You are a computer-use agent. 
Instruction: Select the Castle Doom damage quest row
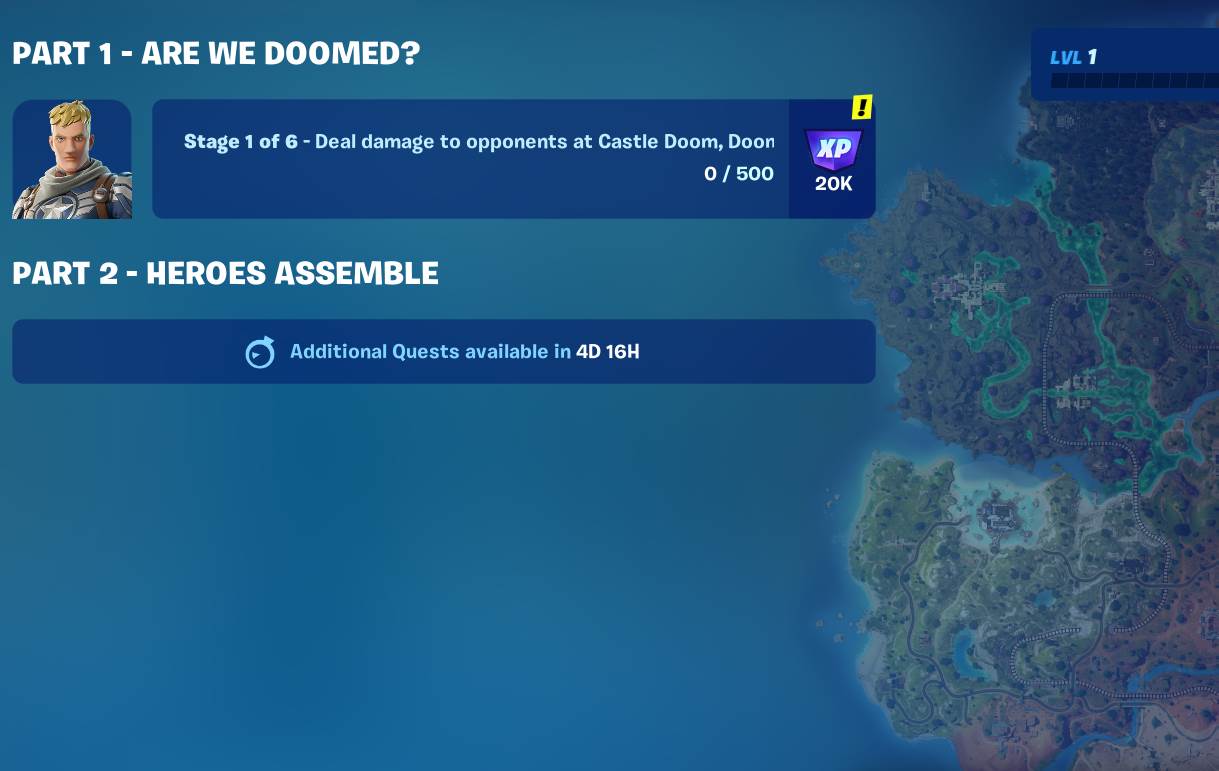click(470, 158)
